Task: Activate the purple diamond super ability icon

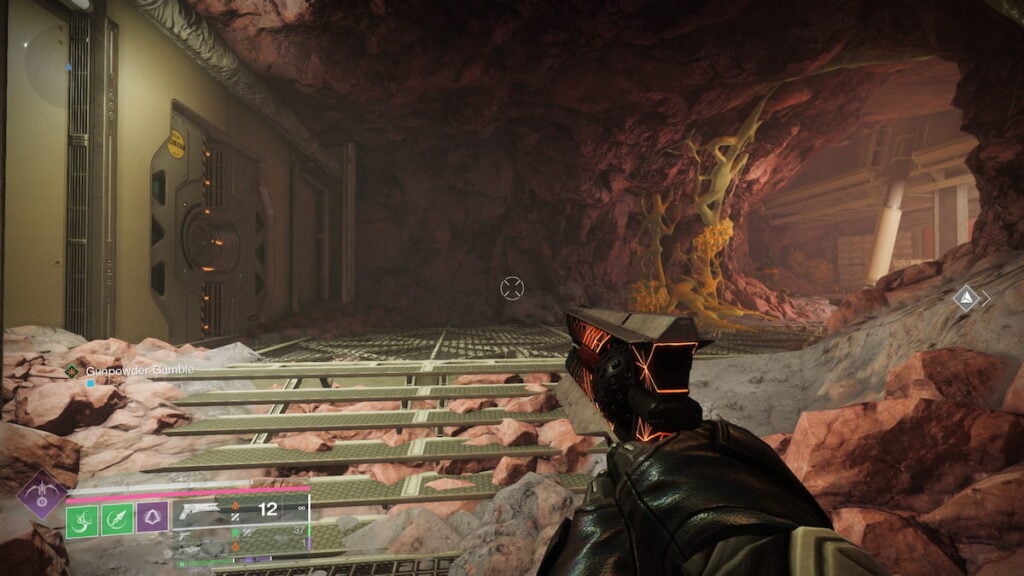Action: (43, 493)
